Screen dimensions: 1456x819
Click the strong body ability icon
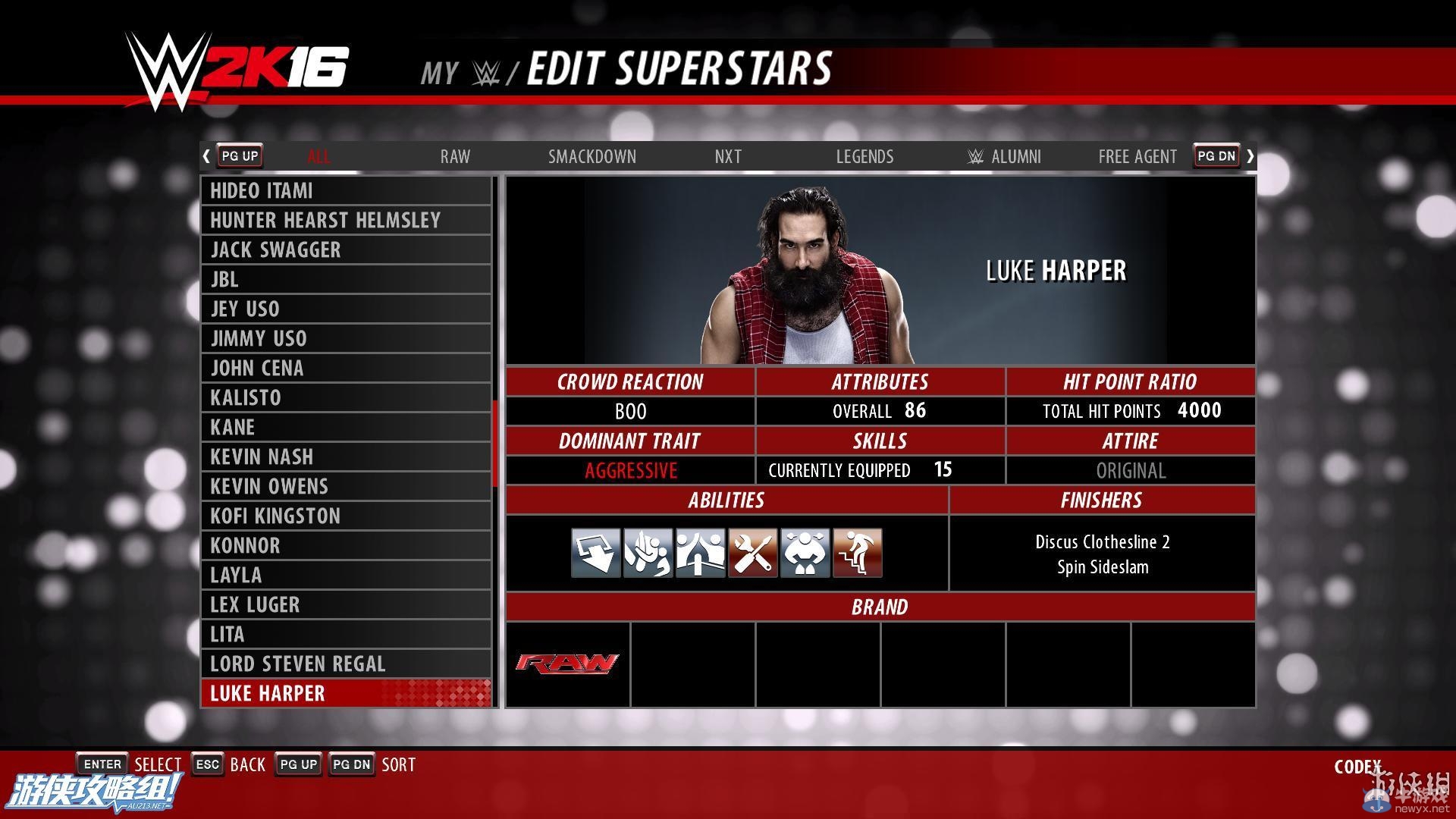click(x=805, y=552)
